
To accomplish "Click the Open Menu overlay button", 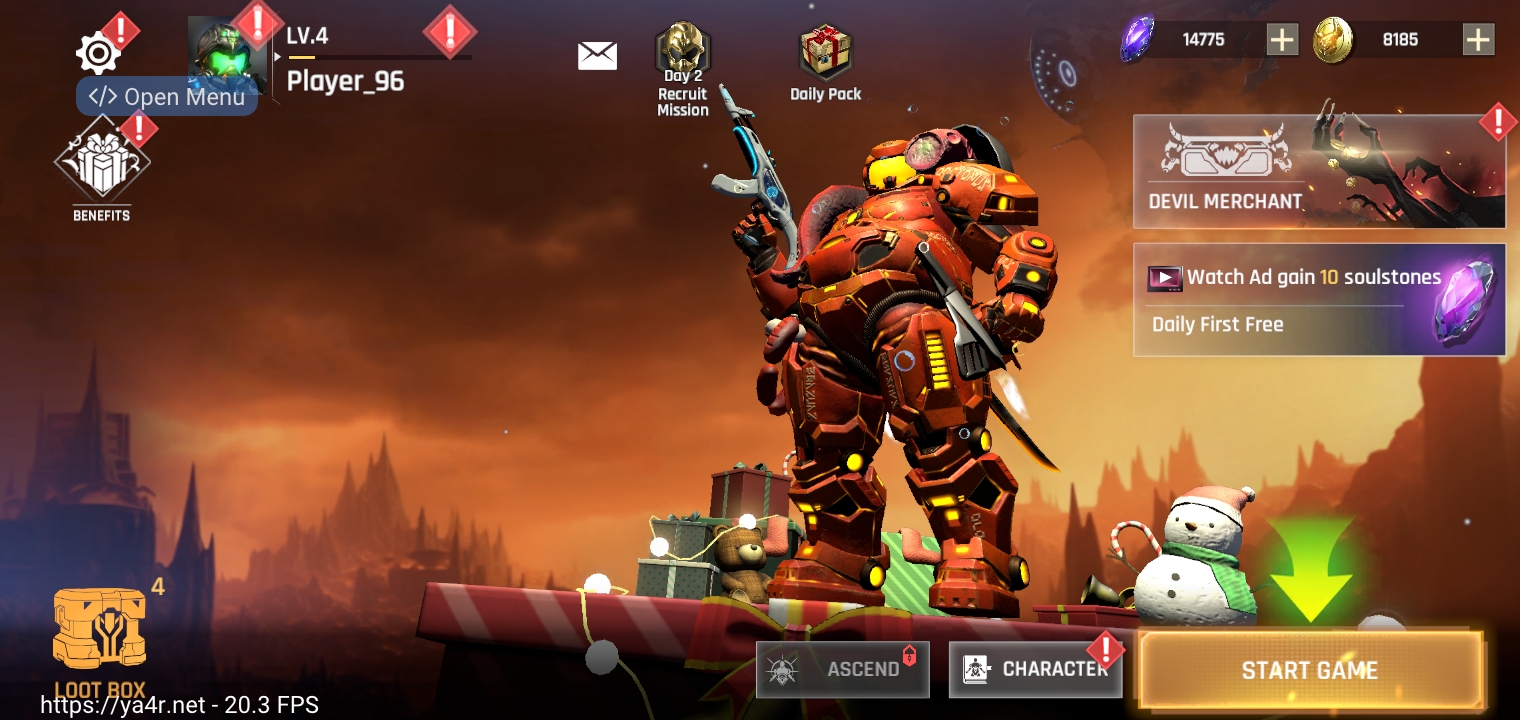I will (x=167, y=97).
